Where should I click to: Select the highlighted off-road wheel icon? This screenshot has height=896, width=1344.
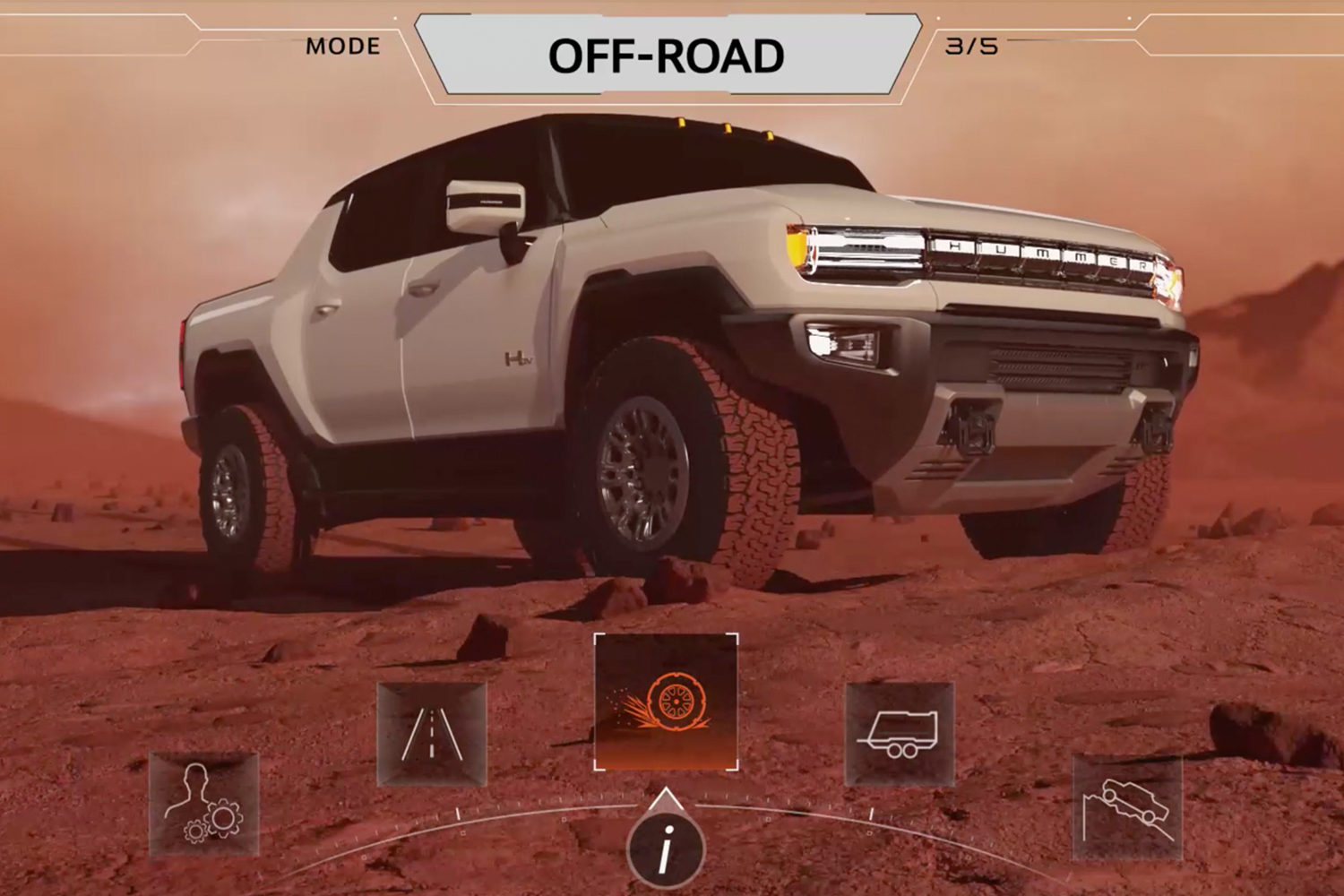pos(666,702)
